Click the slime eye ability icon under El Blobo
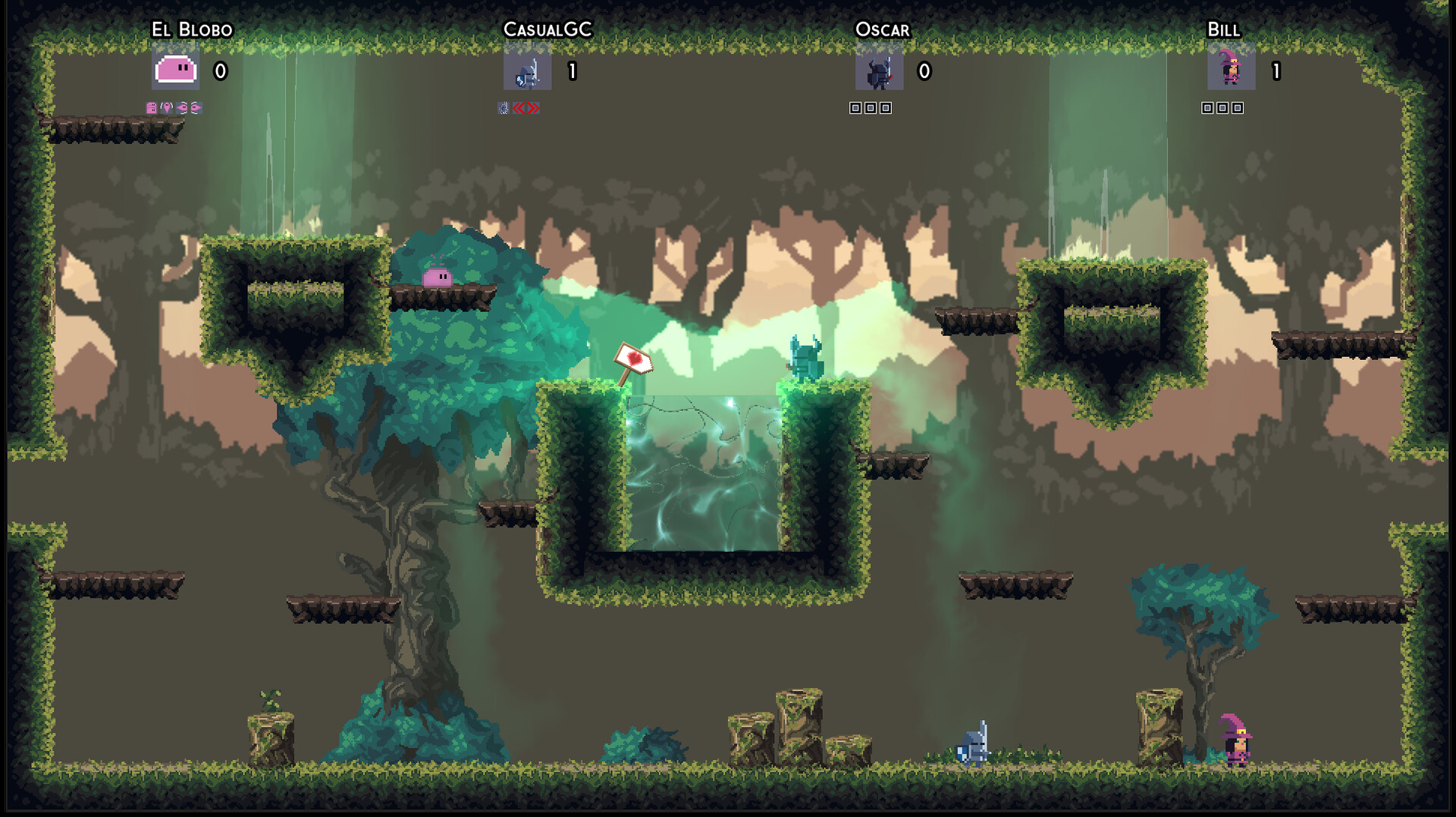Image resolution: width=1456 pixels, height=817 pixels. point(184,108)
